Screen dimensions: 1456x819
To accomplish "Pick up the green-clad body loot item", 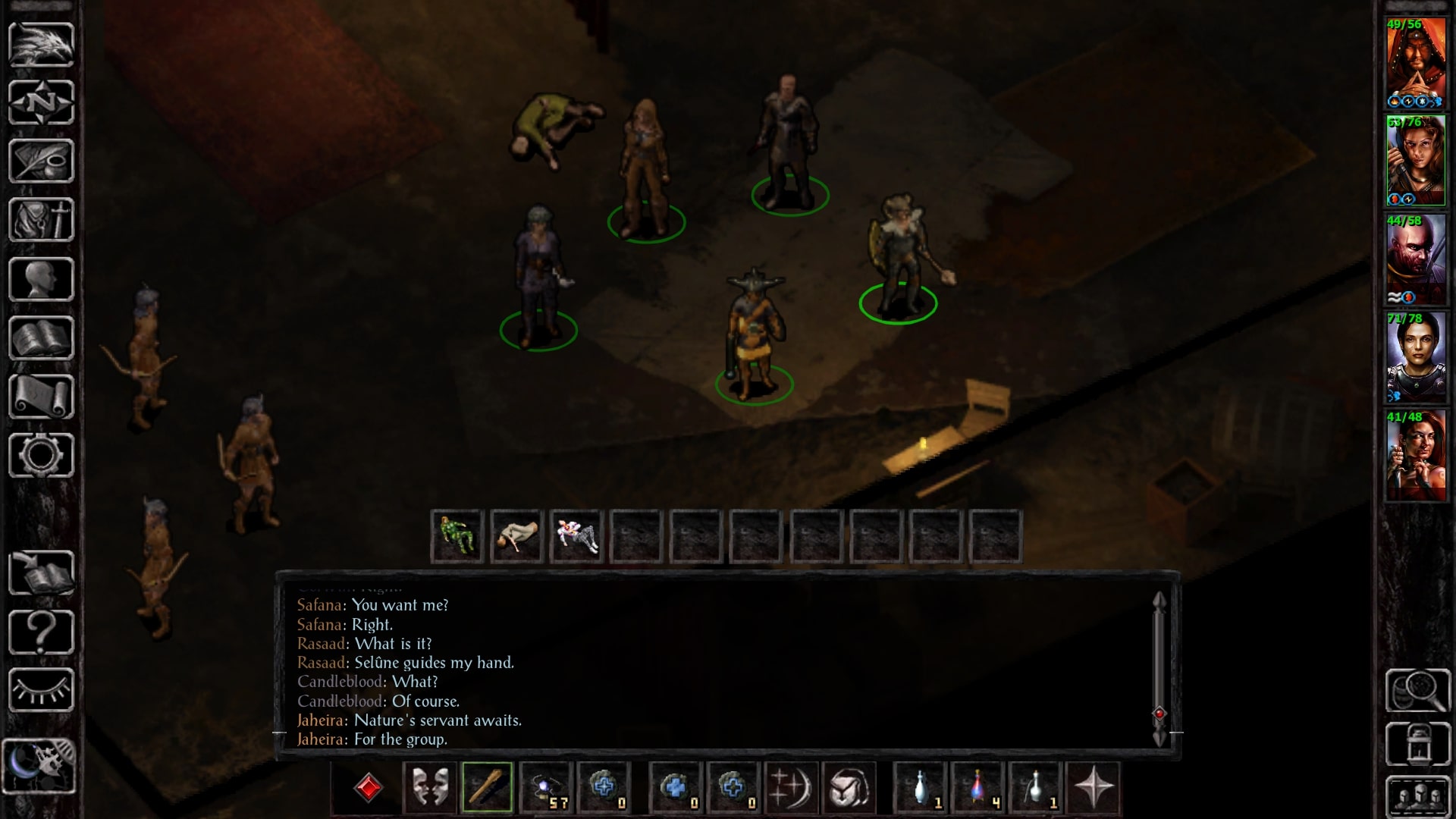I will (457, 536).
